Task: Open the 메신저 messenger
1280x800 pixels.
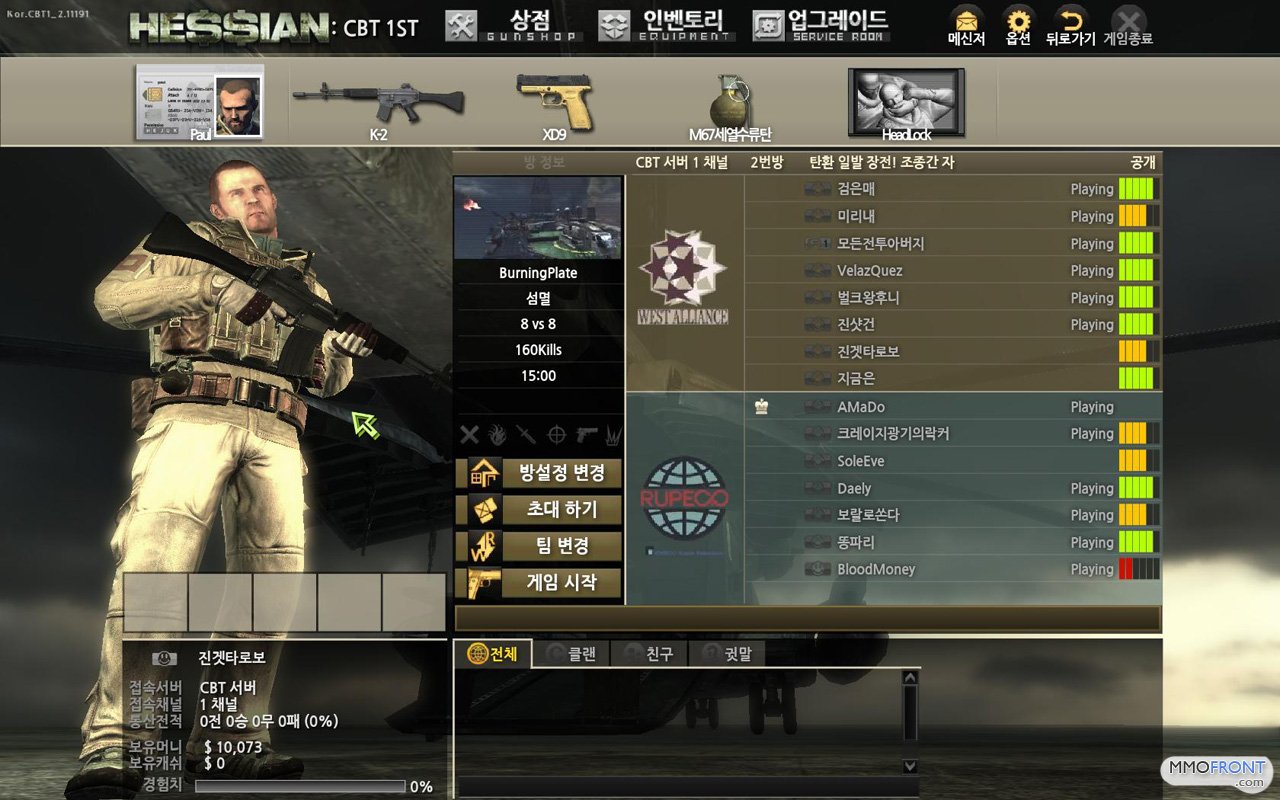Action: click(x=966, y=27)
